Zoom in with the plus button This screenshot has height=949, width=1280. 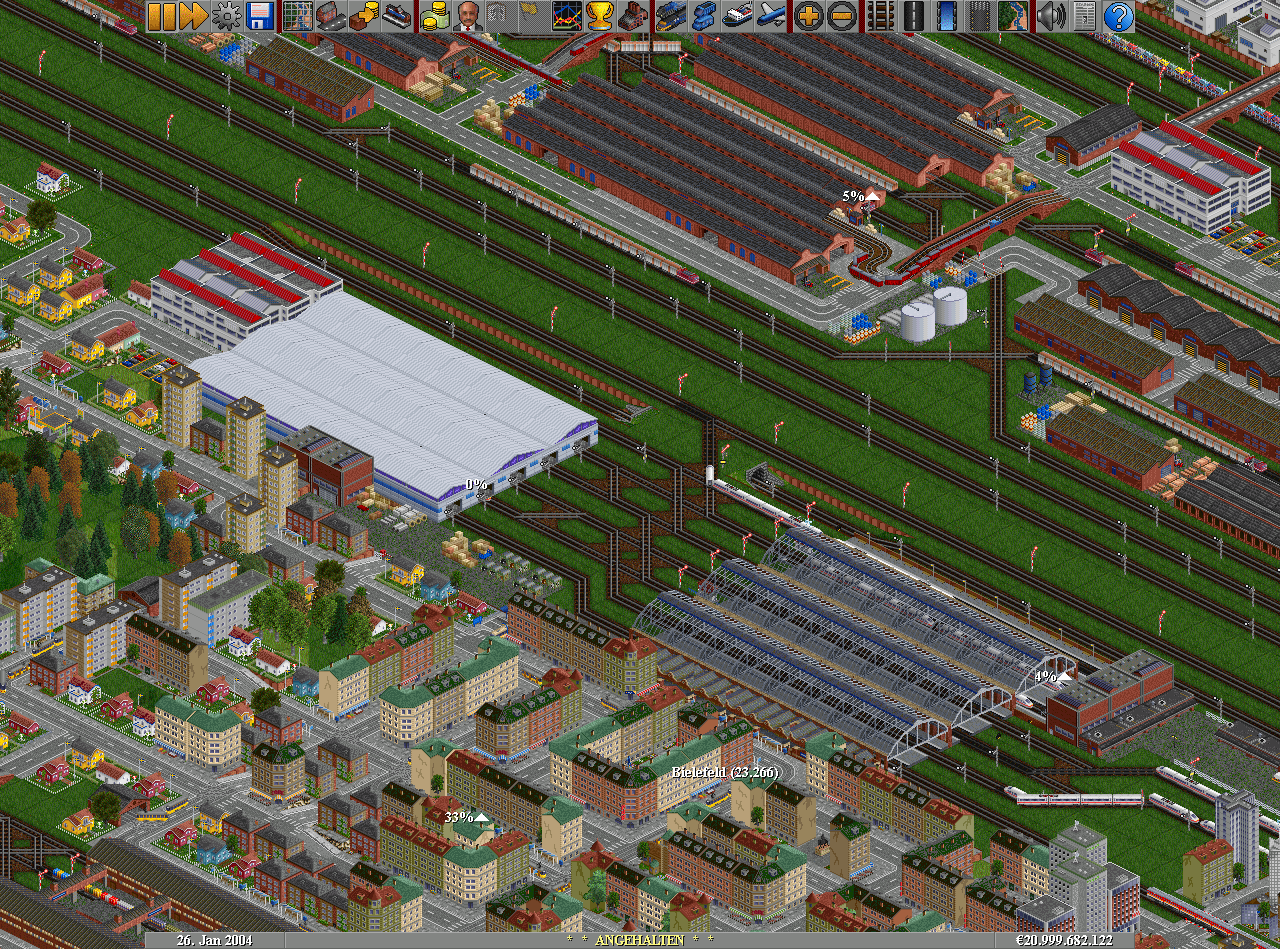point(808,15)
